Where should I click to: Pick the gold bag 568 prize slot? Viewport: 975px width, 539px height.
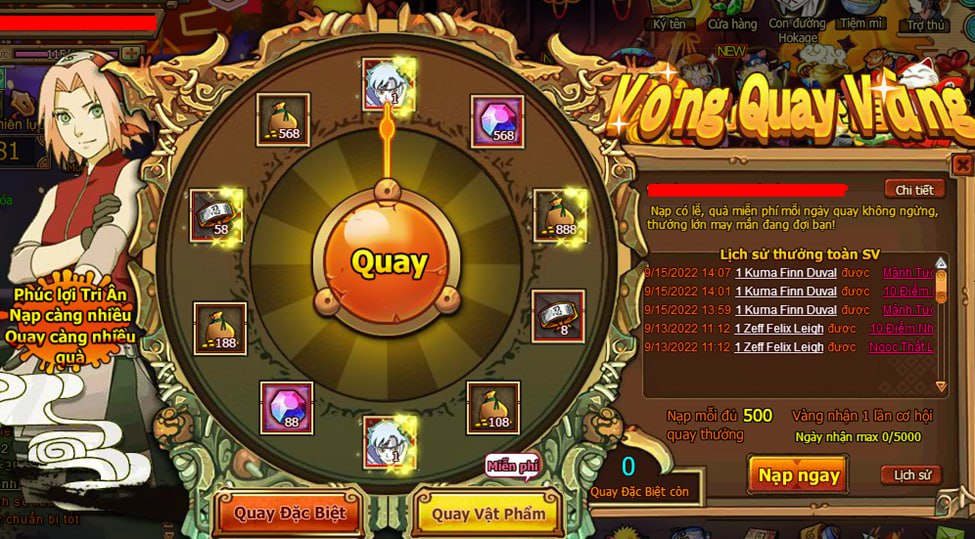(x=283, y=120)
